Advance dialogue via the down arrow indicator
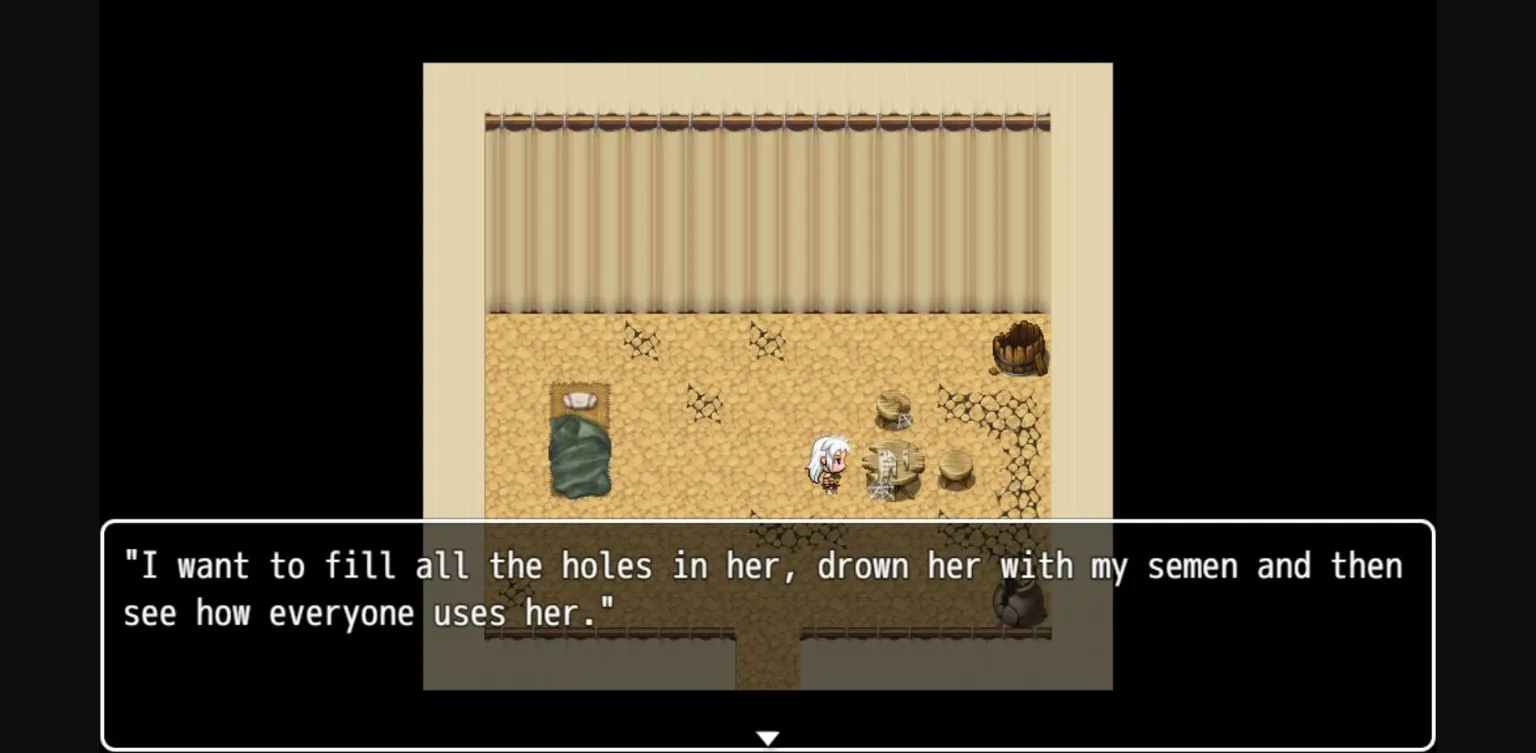 (768, 737)
